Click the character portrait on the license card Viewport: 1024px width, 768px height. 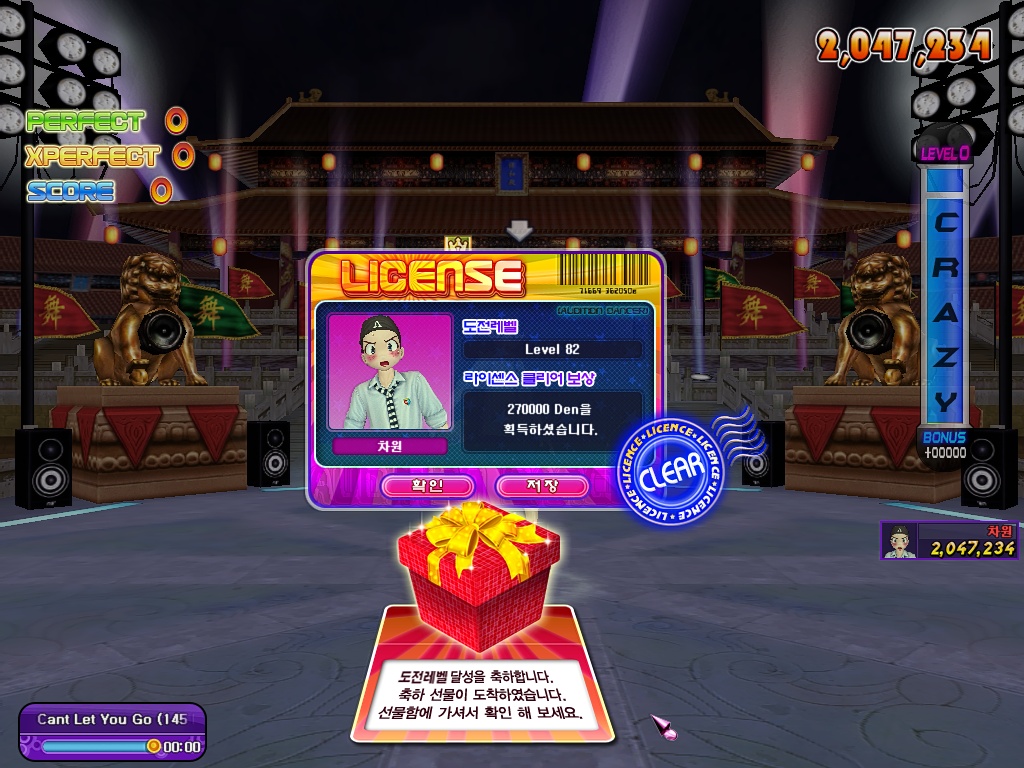point(390,372)
